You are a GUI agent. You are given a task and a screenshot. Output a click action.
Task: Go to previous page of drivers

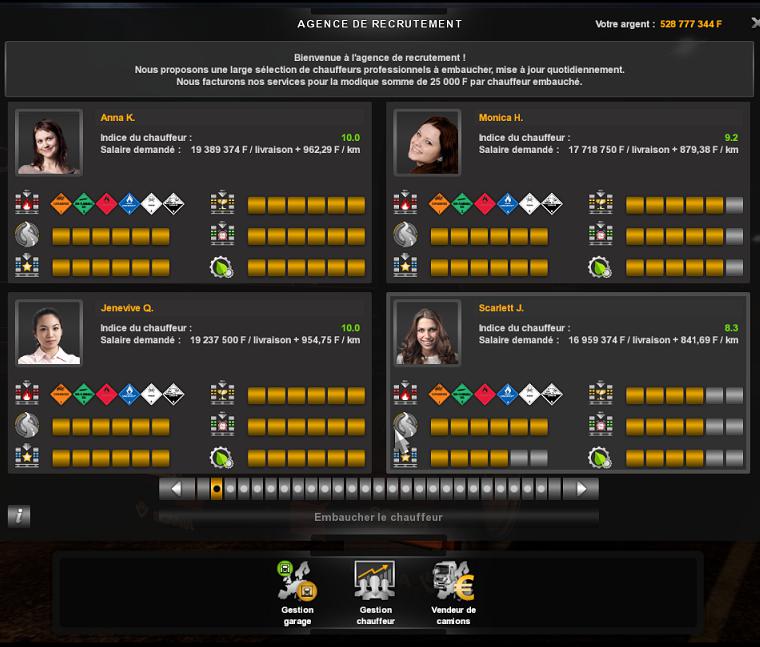(177, 489)
